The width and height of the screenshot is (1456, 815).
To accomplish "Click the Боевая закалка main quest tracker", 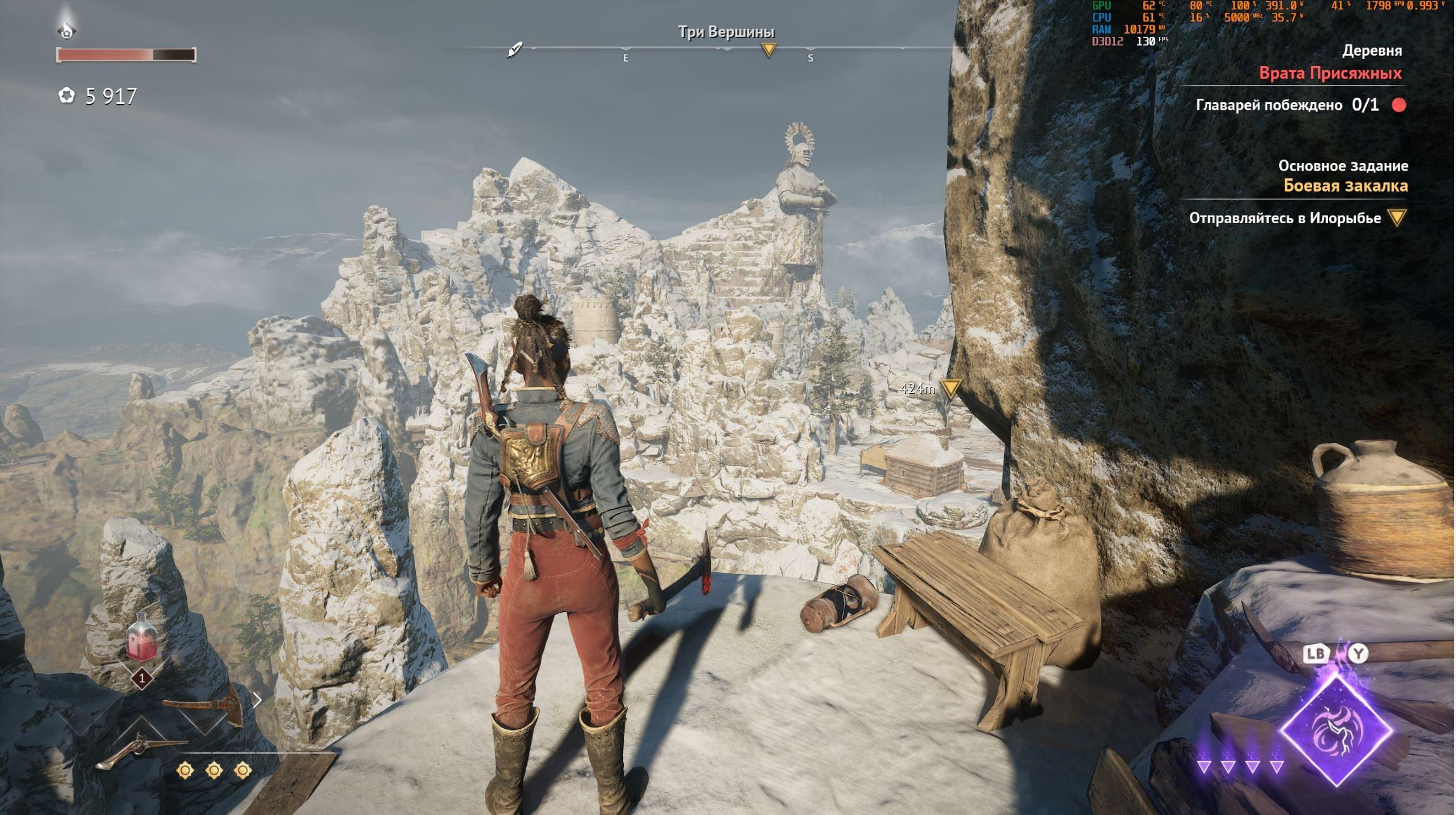I will tap(1345, 186).
